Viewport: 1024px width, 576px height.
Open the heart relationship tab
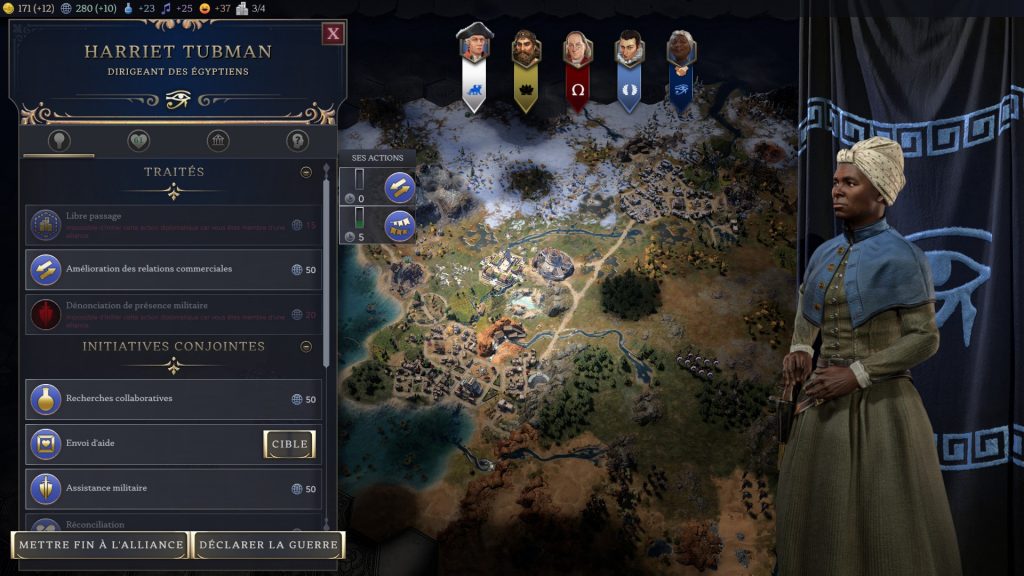coord(139,141)
